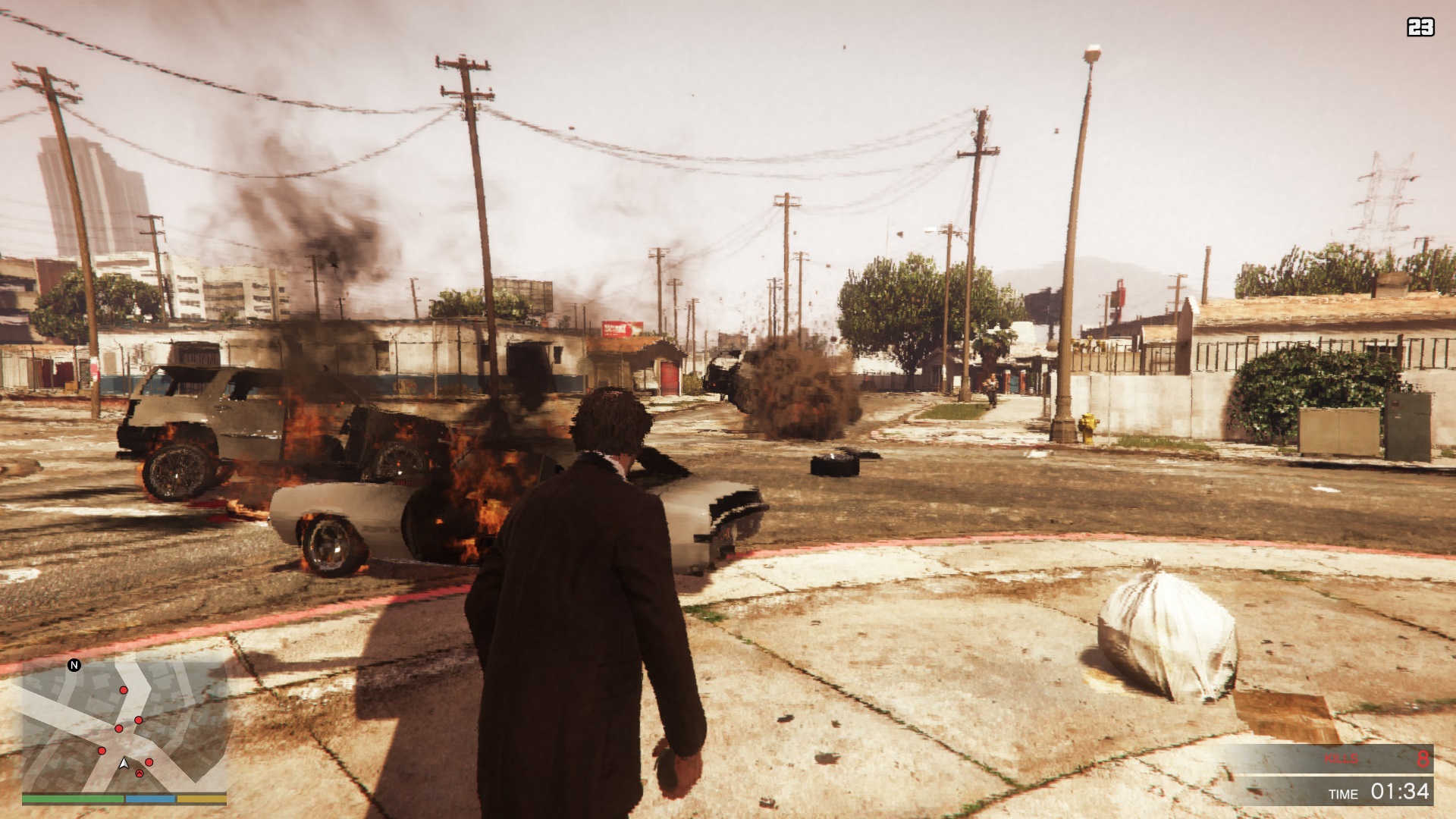Click the topmost red enemy blip on minimap

pos(124,690)
